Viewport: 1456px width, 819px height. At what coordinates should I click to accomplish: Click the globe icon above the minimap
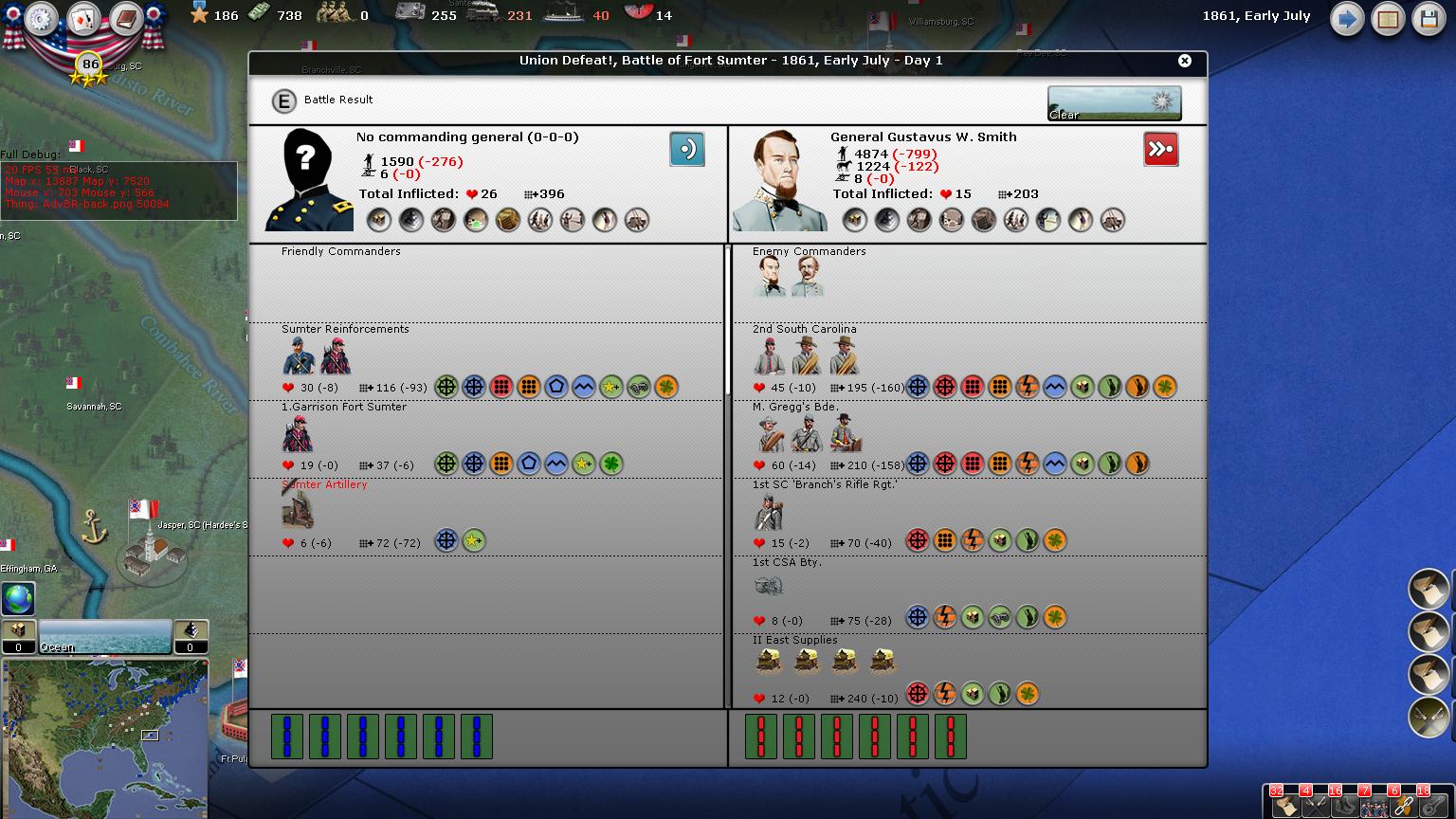coord(18,599)
